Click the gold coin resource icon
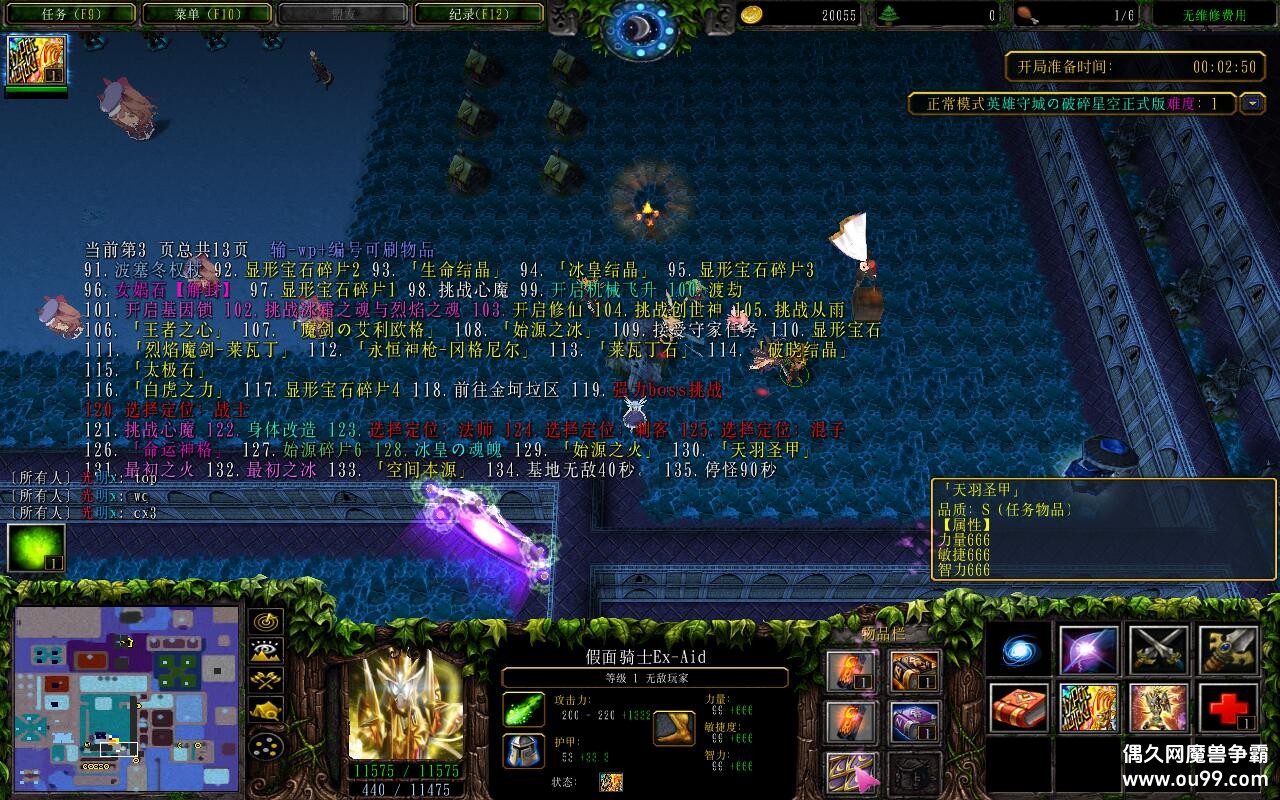This screenshot has height=800, width=1280. [x=751, y=15]
